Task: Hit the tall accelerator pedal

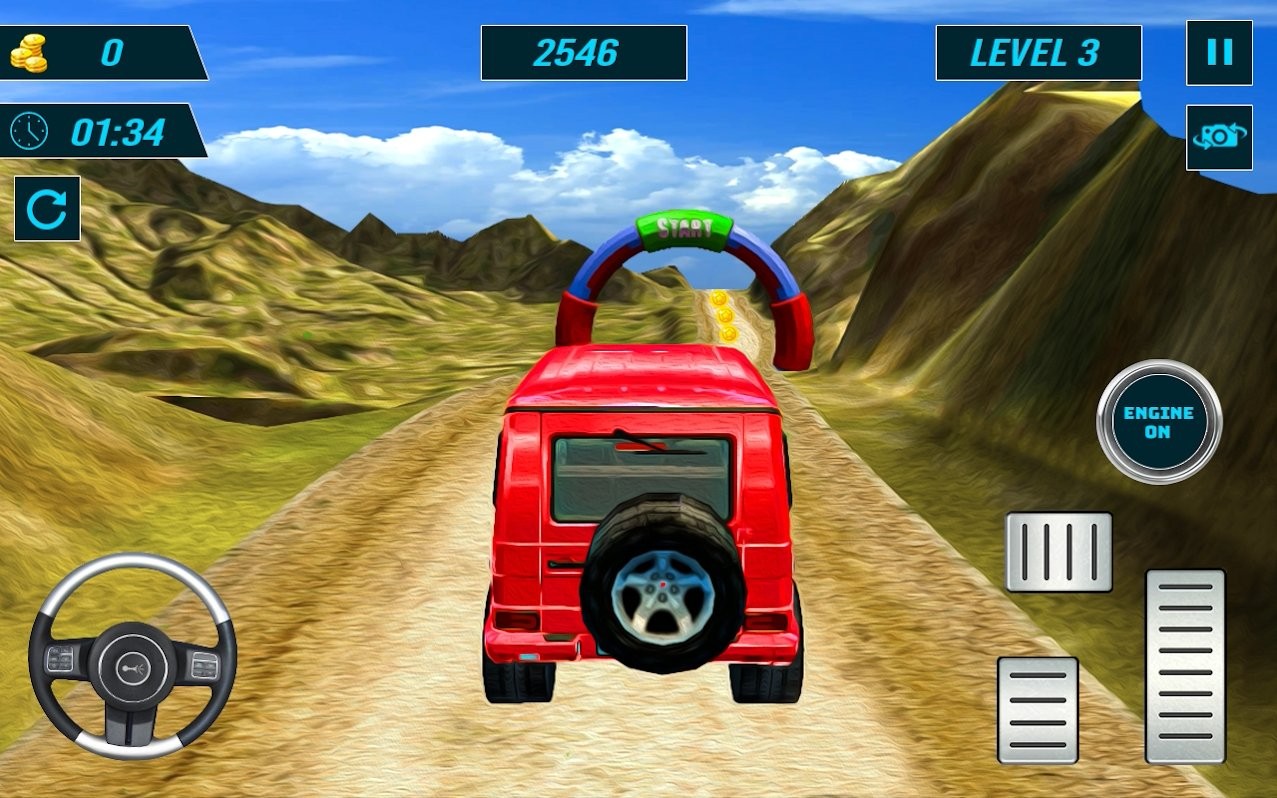Action: [x=1185, y=666]
